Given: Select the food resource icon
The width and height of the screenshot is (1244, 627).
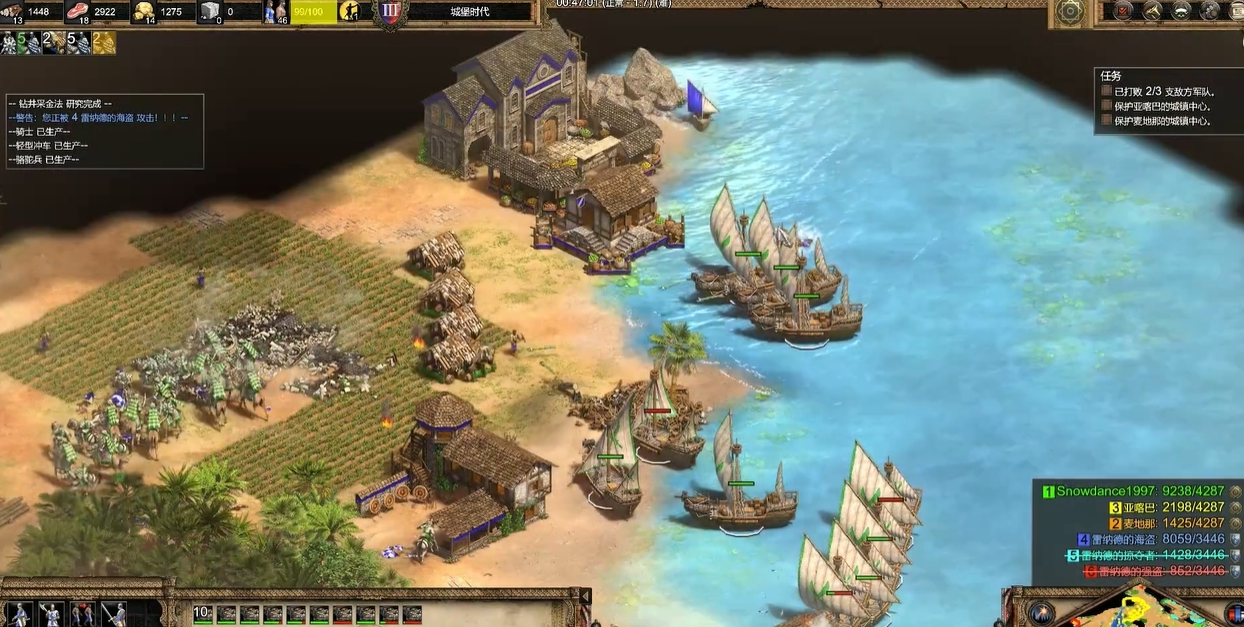Looking at the screenshot, I should 77,12.
